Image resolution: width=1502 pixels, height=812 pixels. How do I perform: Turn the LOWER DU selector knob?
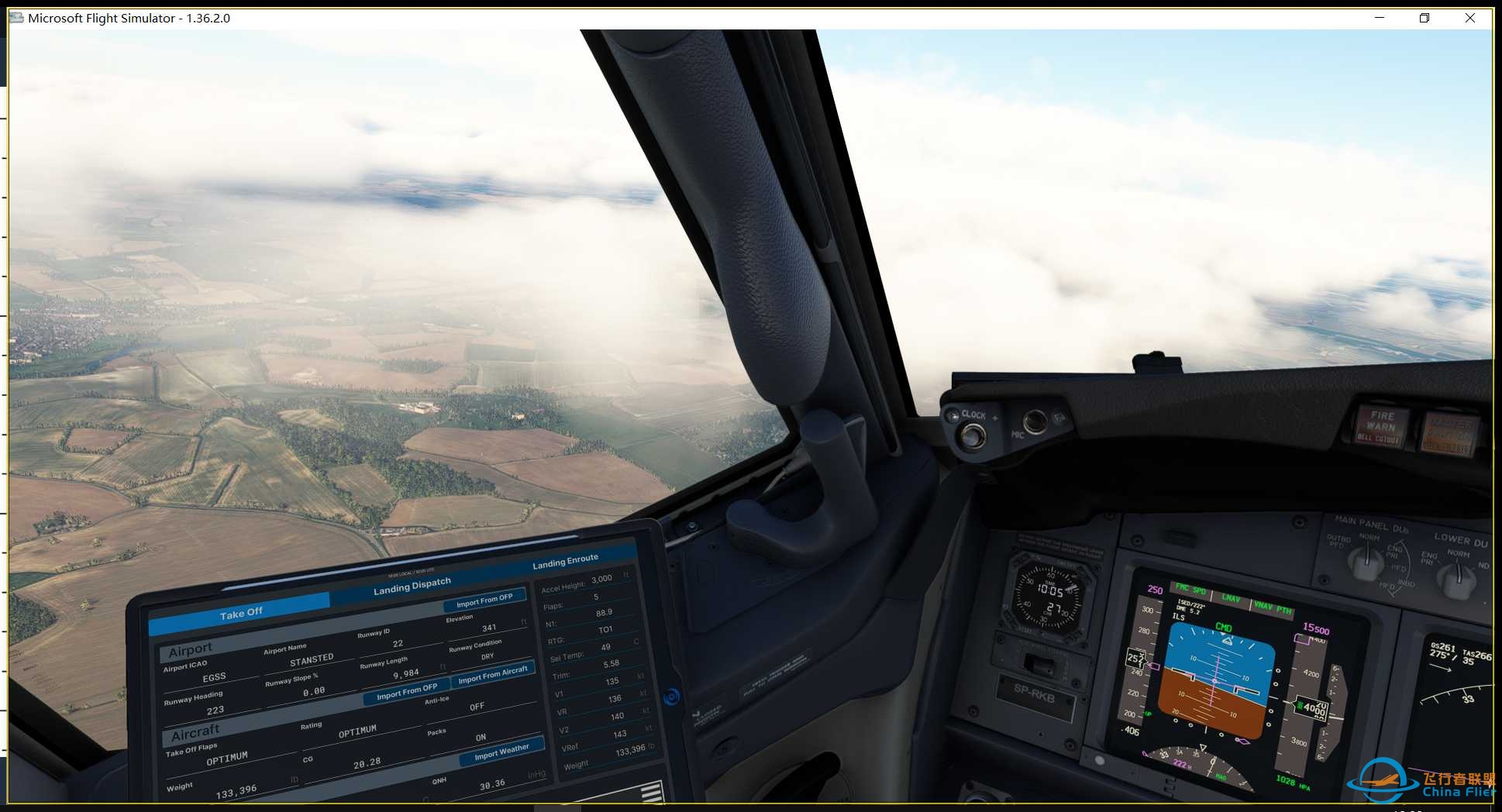[x=1455, y=577]
